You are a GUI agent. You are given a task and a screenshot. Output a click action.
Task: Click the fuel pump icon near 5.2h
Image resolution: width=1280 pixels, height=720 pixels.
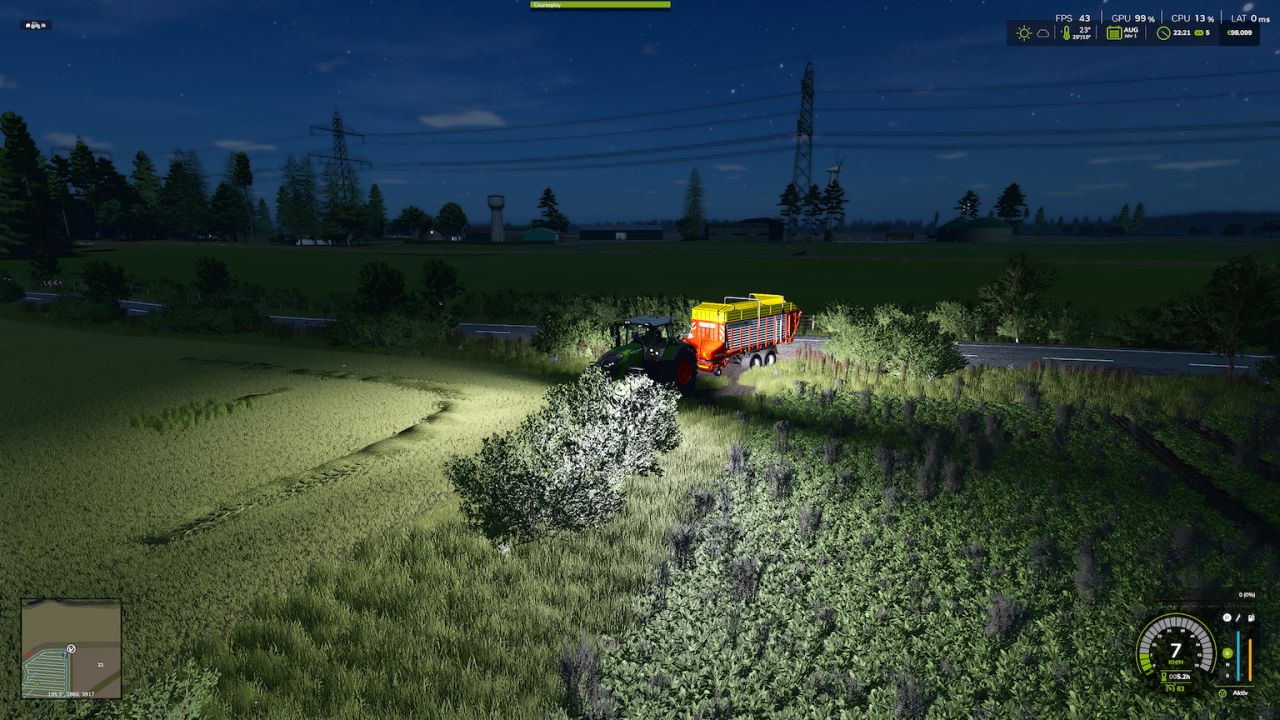click(1163, 676)
